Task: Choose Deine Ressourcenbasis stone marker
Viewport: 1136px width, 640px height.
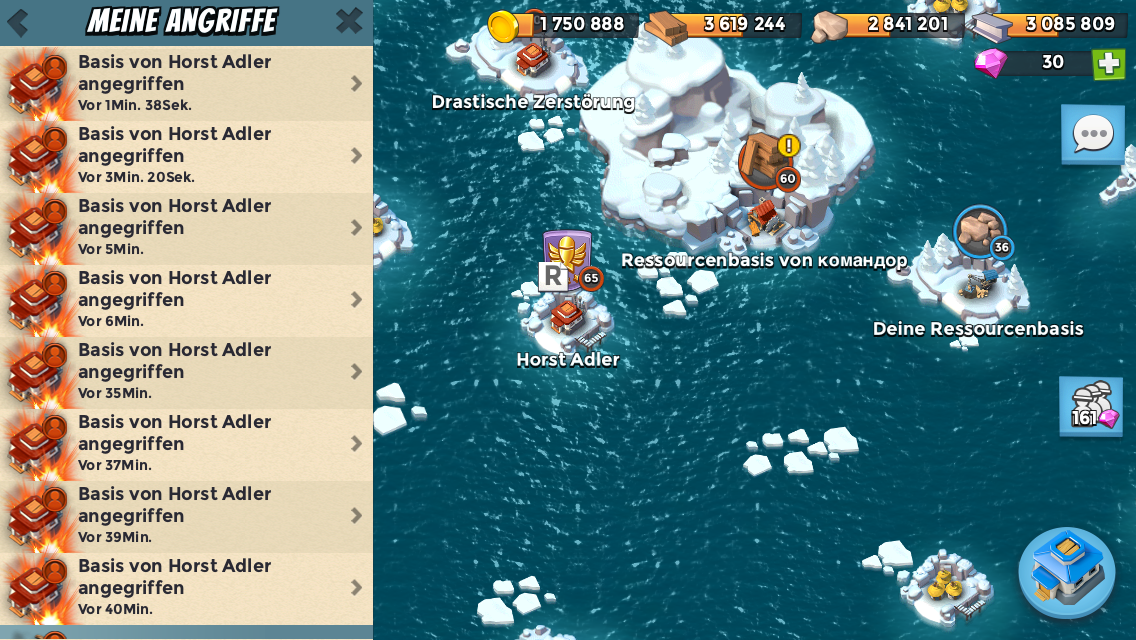Action: pos(979,233)
